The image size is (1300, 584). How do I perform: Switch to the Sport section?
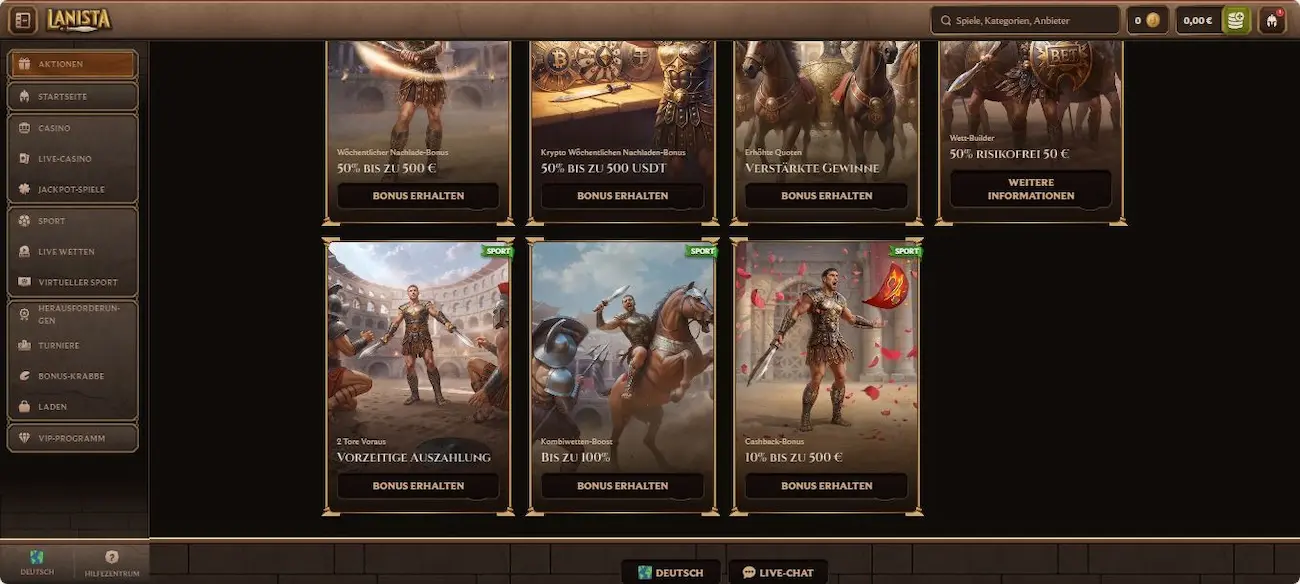[x=72, y=221]
